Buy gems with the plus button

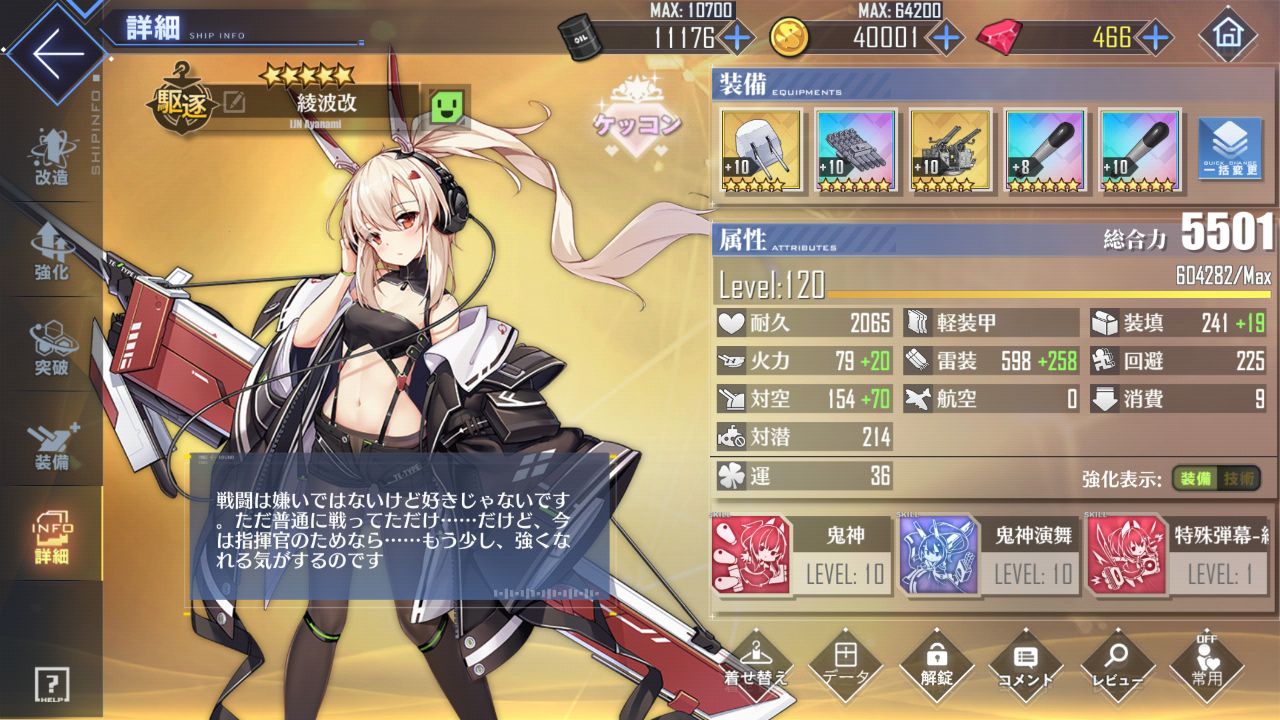pos(1155,38)
